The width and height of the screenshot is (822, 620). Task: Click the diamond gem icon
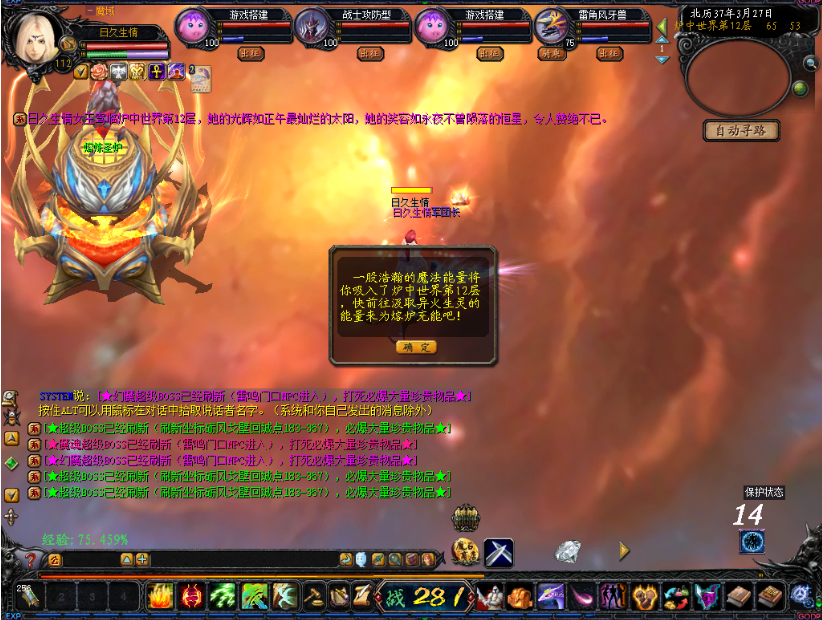568,551
